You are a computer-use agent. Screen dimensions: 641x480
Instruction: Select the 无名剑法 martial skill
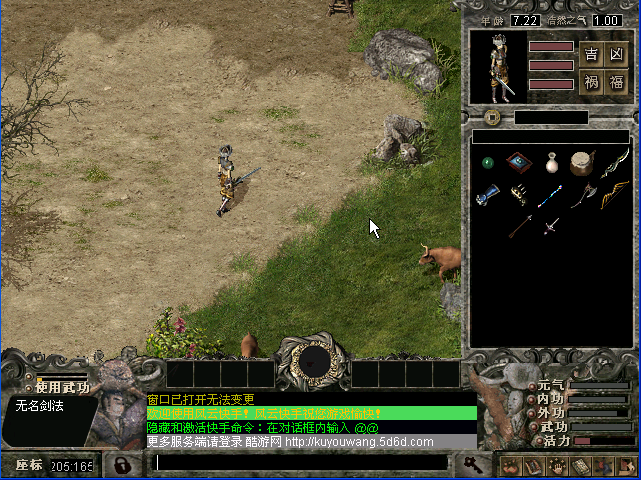(x=39, y=405)
